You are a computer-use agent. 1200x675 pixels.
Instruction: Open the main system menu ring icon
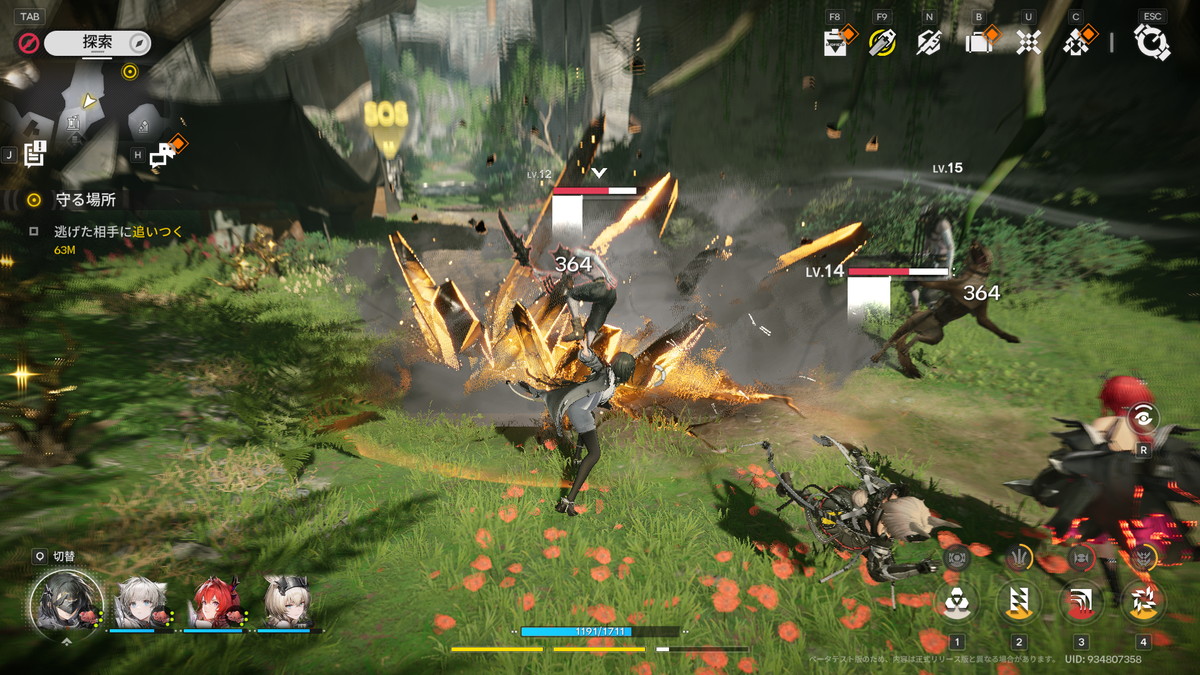1152,42
